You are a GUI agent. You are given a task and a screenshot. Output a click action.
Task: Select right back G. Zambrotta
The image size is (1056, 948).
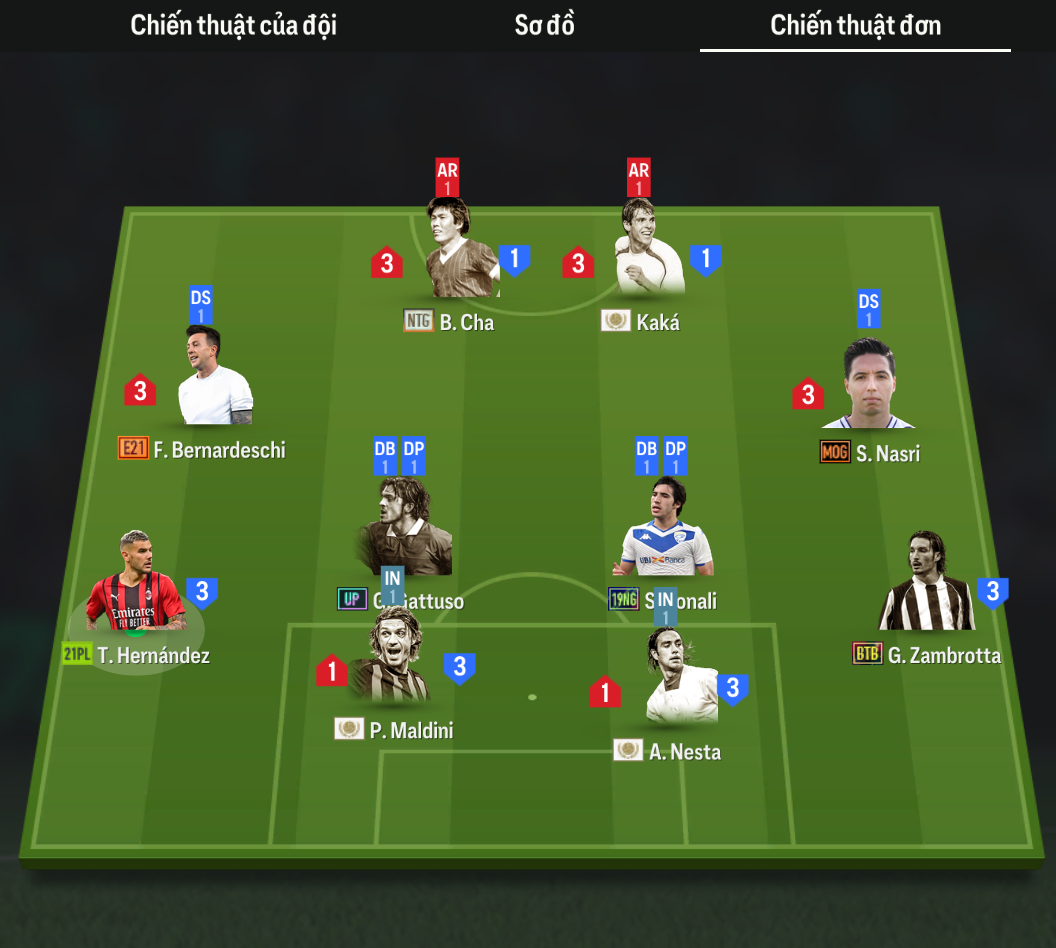pos(926,585)
